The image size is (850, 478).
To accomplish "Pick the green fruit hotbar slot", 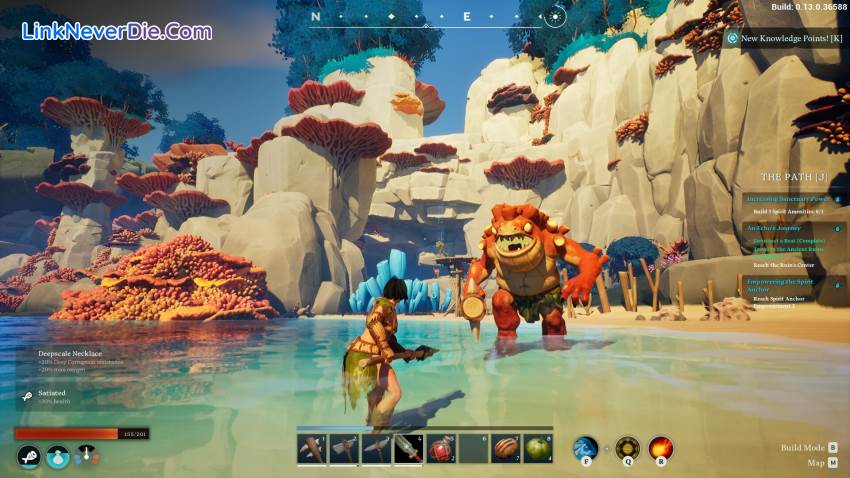I will (537, 449).
